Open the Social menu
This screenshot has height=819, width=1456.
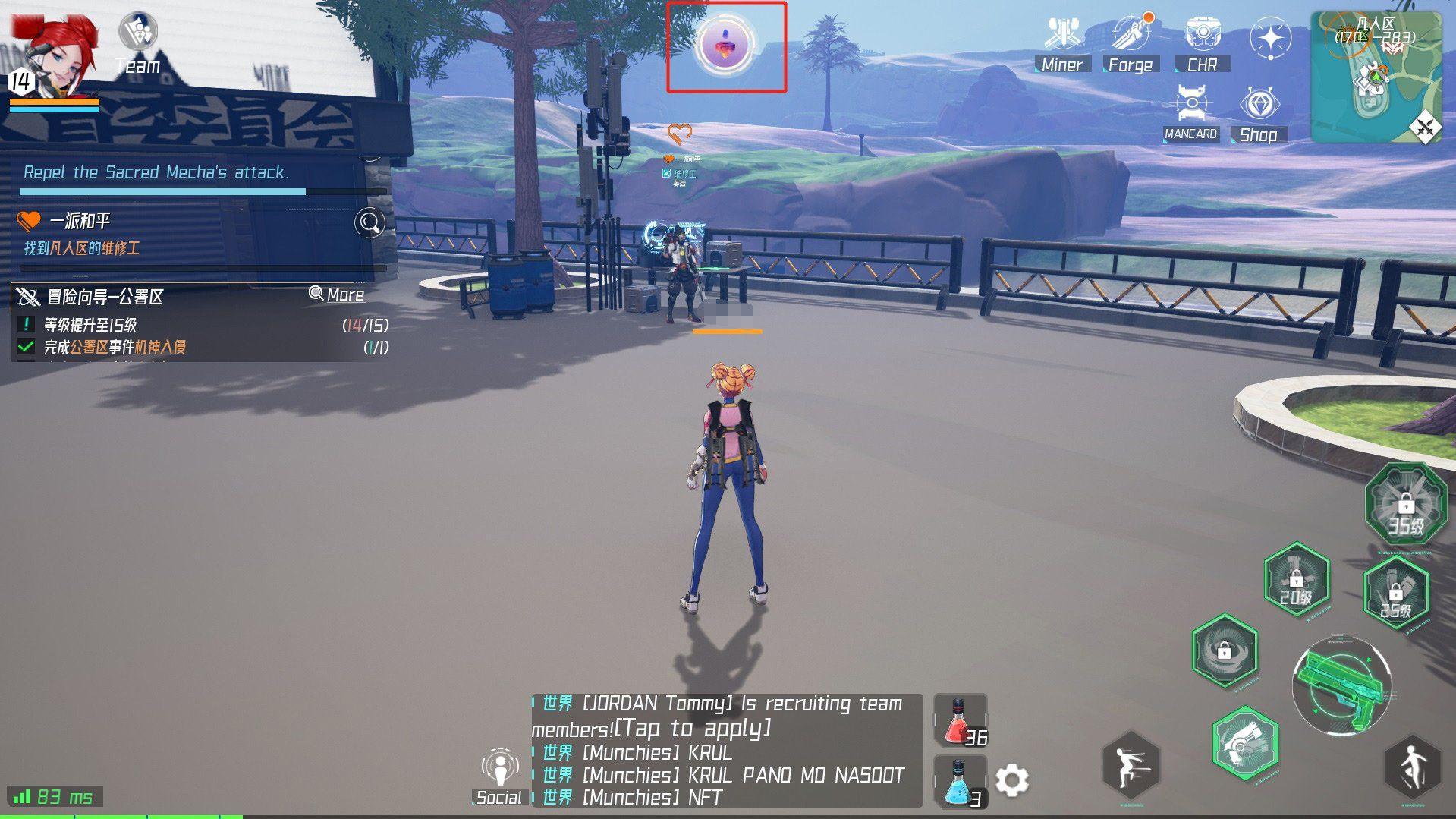click(499, 776)
